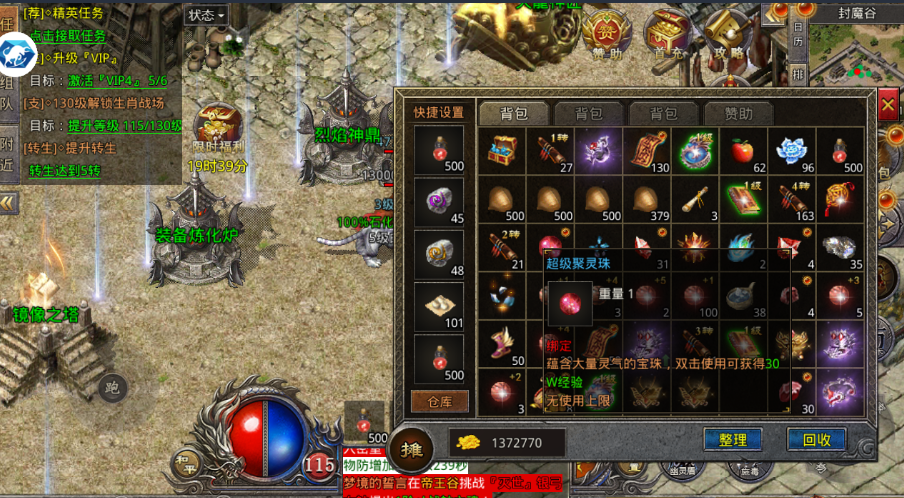This screenshot has width=904, height=498.
Task: Open the 仓库 warehouse
Action: [x=439, y=401]
